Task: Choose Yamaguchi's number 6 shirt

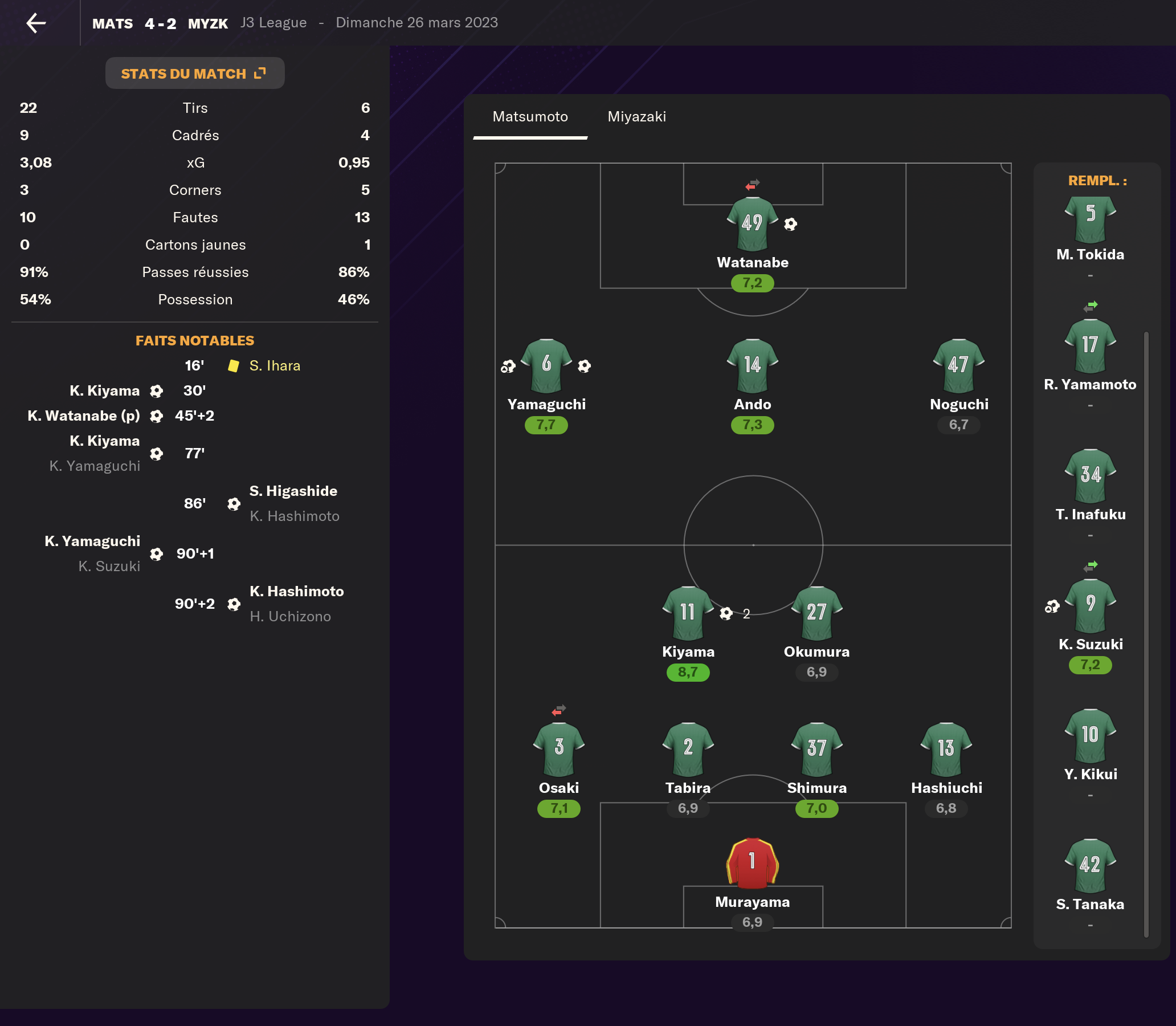Action: [x=546, y=365]
